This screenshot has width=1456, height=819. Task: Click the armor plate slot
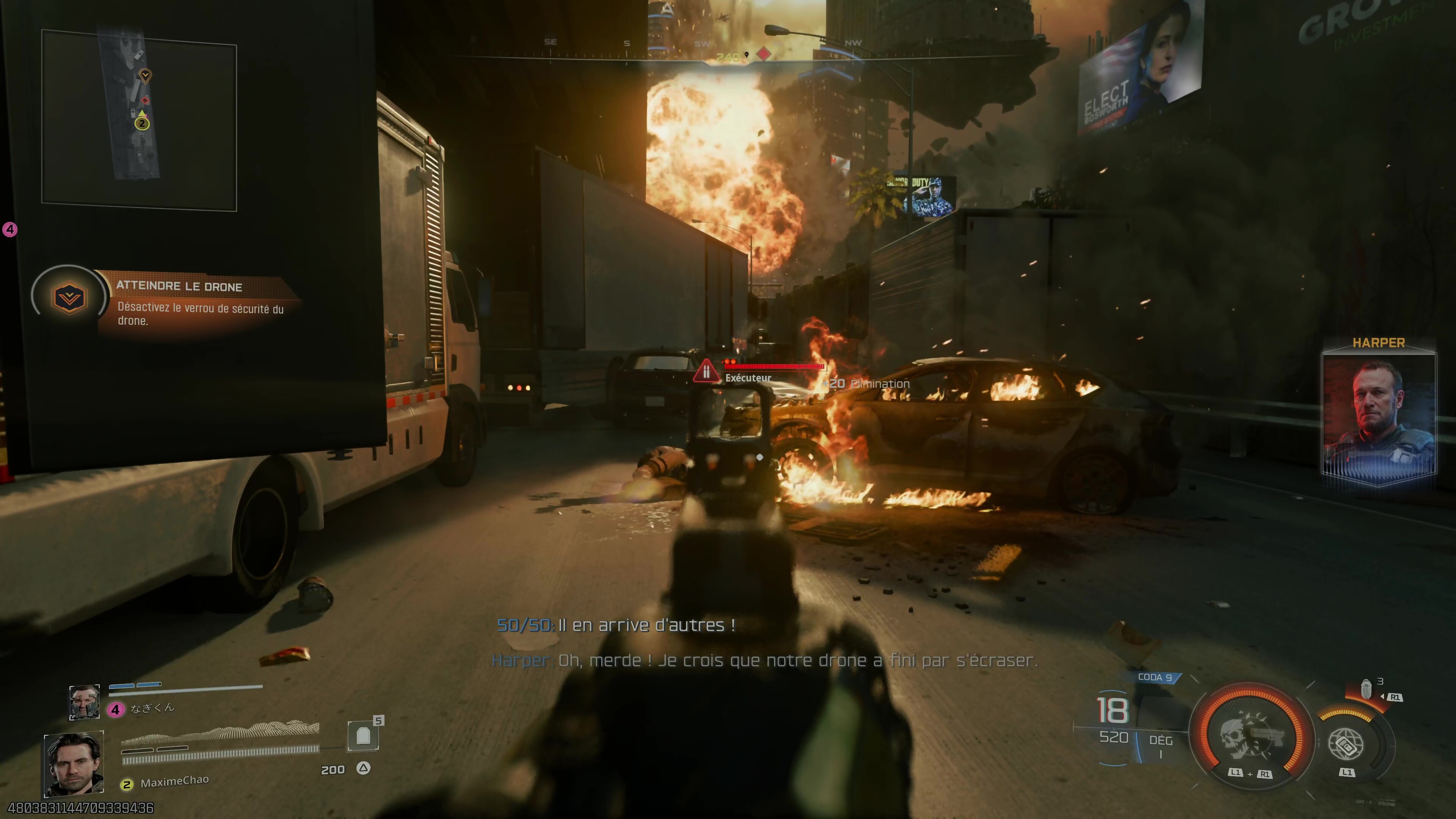tap(363, 735)
